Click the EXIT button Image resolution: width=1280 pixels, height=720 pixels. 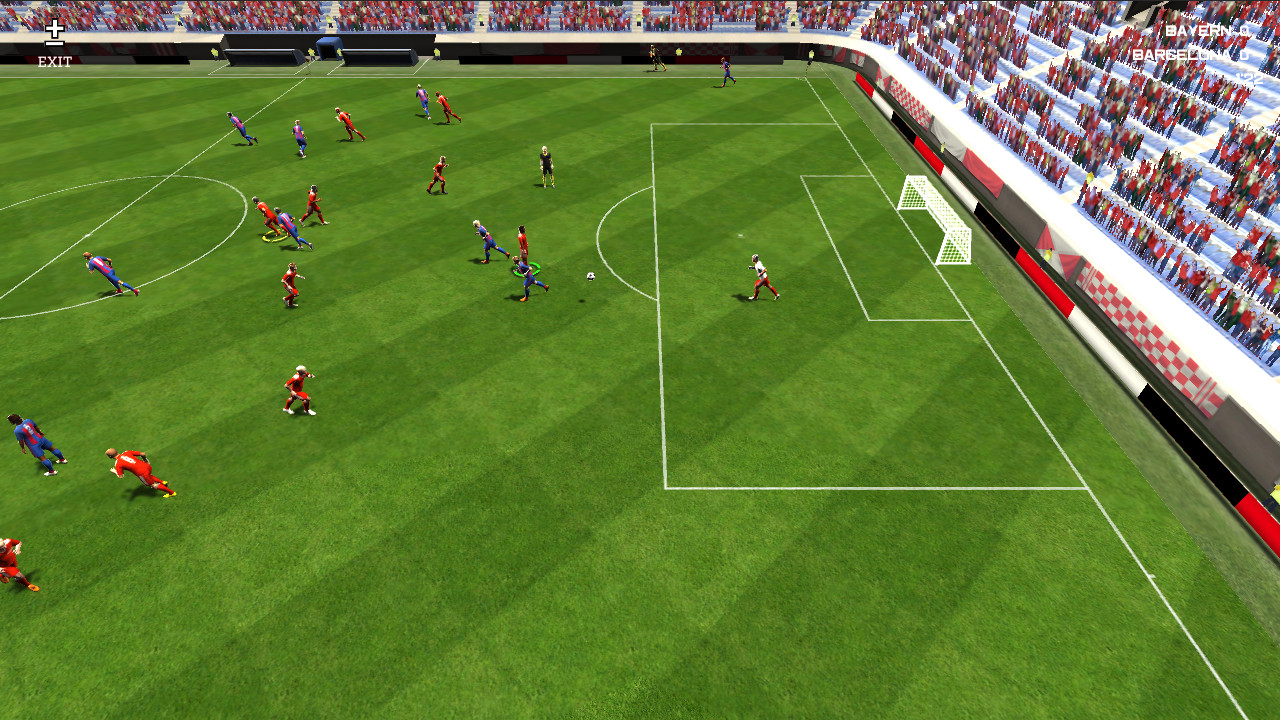[54, 62]
